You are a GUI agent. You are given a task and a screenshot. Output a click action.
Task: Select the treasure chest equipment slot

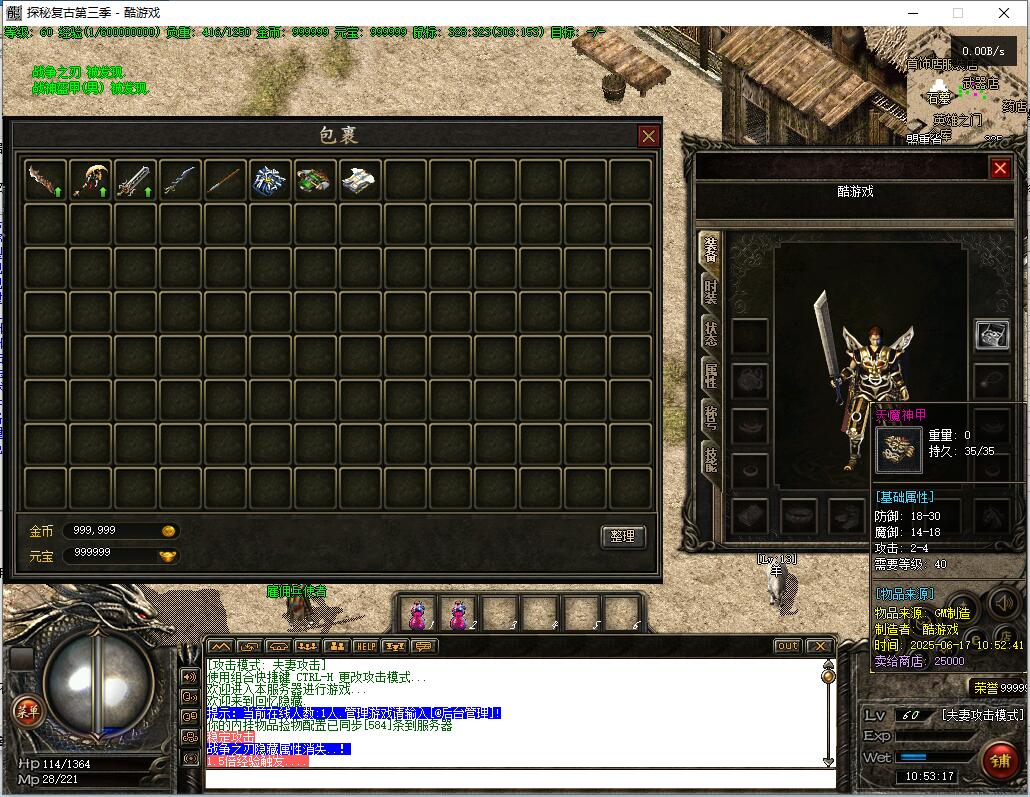pyautogui.click(x=992, y=335)
